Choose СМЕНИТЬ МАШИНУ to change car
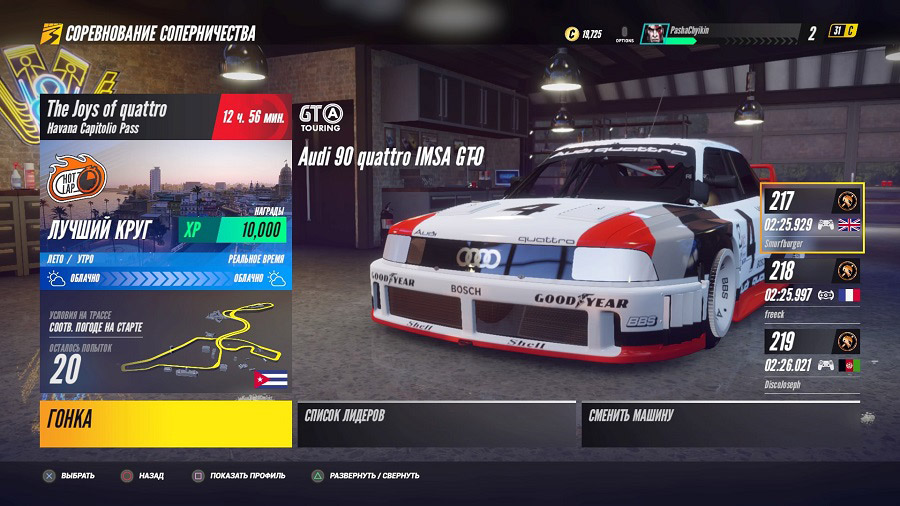 tap(720, 423)
